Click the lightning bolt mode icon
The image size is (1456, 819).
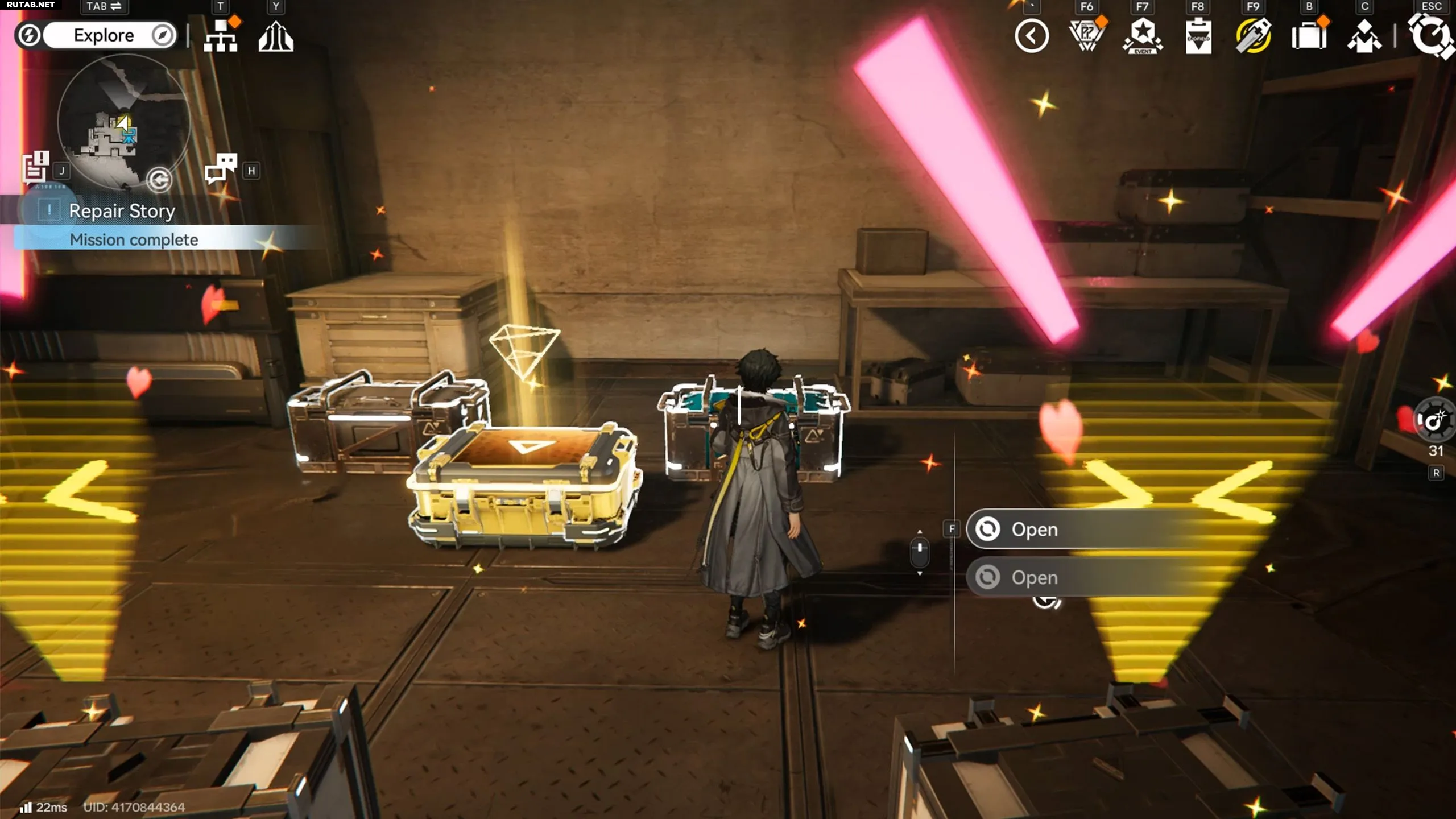(29, 35)
